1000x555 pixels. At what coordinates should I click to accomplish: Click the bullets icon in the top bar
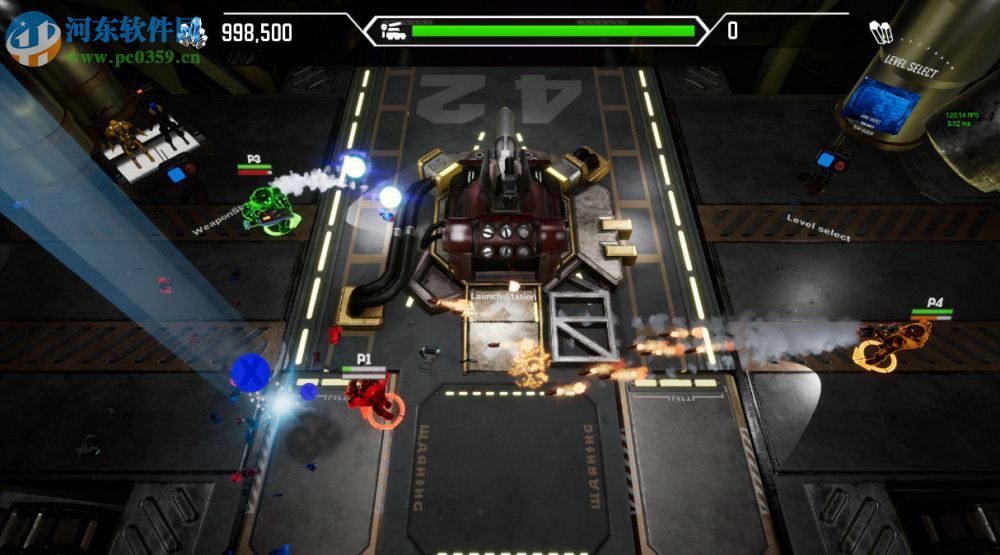point(881,32)
